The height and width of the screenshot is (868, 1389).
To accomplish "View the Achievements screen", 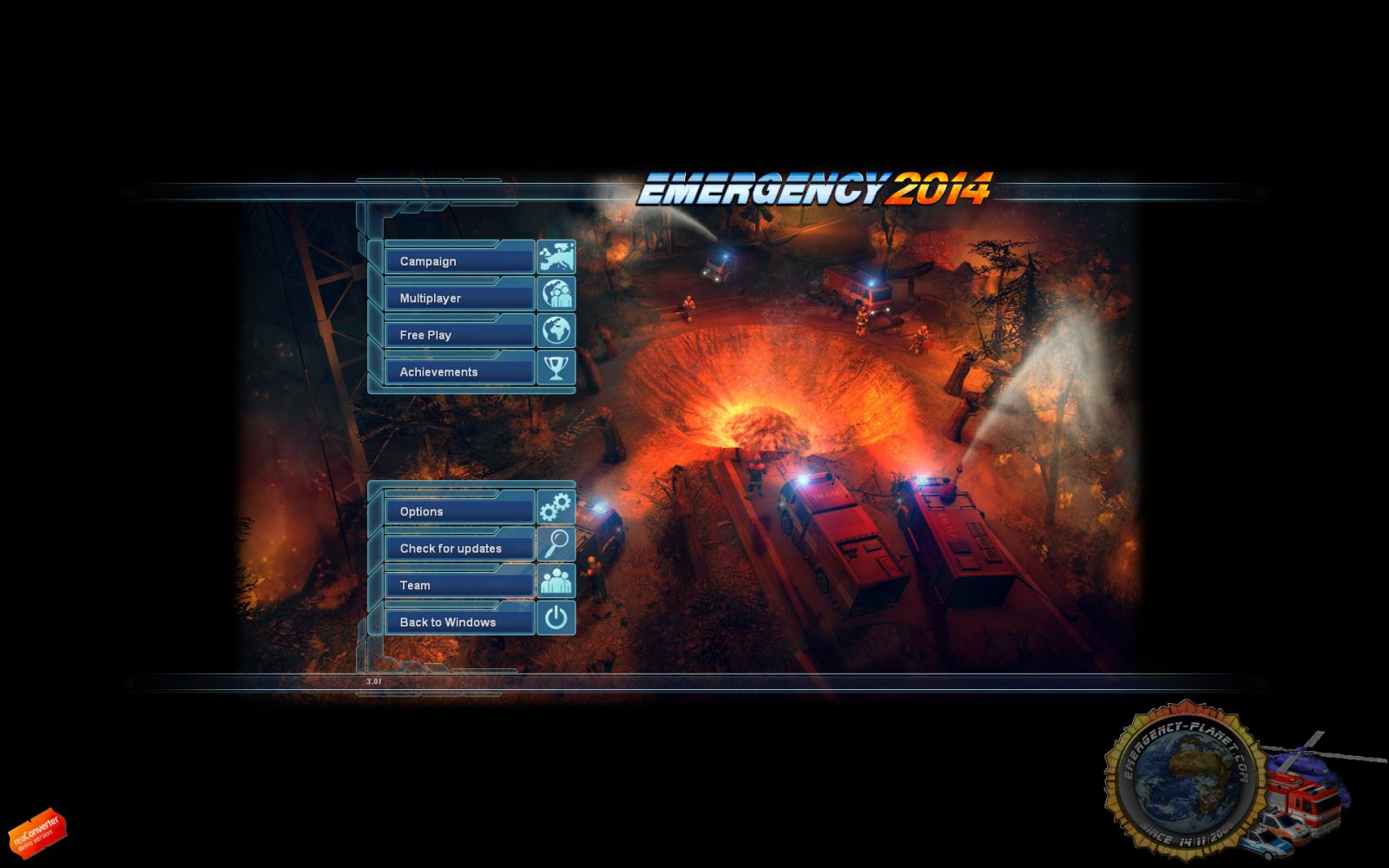I will coord(458,372).
